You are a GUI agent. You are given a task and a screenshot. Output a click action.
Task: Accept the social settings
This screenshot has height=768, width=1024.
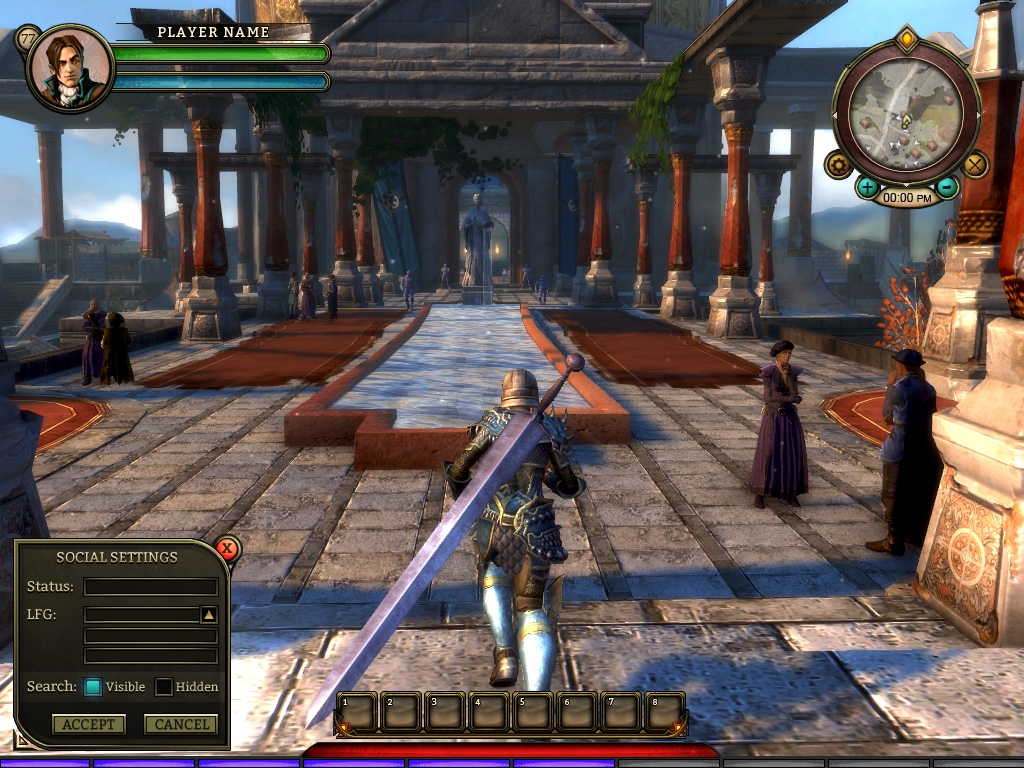89,724
